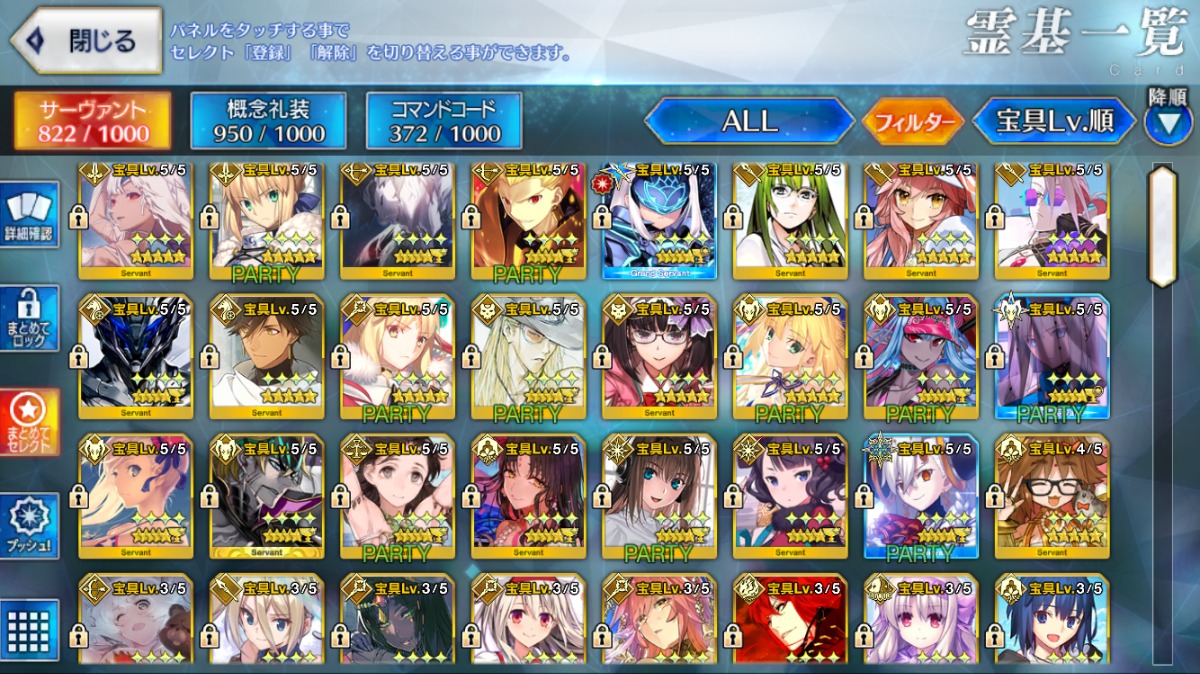Change the 宝具Lv.順 sort order
Viewport: 1200px width, 674px height.
point(1054,122)
